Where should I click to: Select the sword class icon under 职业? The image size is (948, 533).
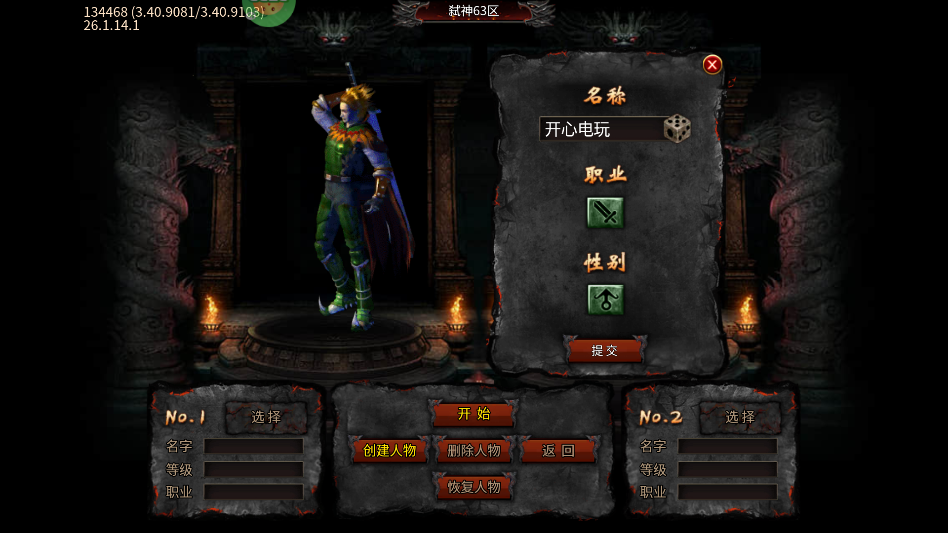605,212
